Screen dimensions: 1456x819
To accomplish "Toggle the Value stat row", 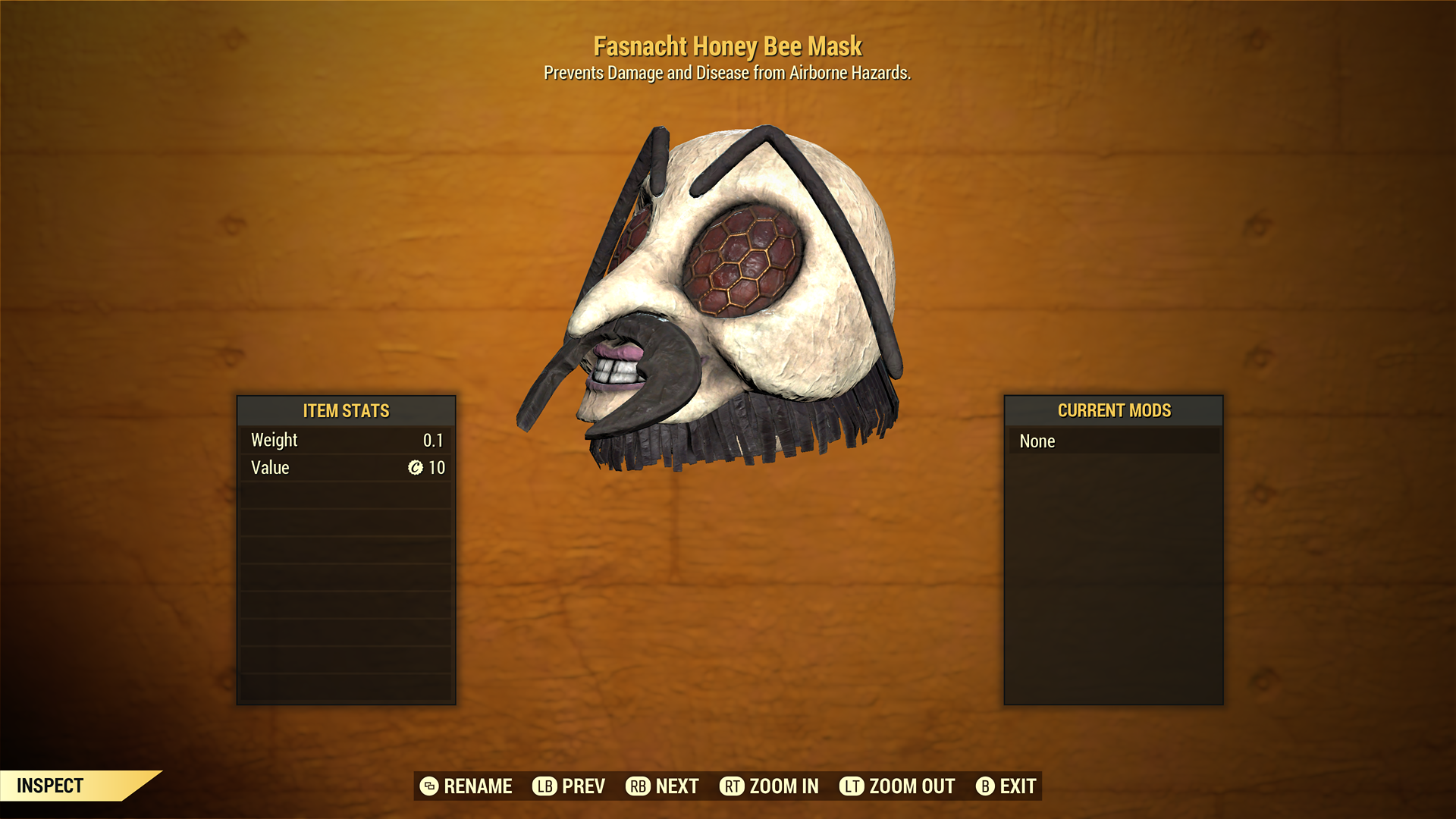I will [x=345, y=468].
